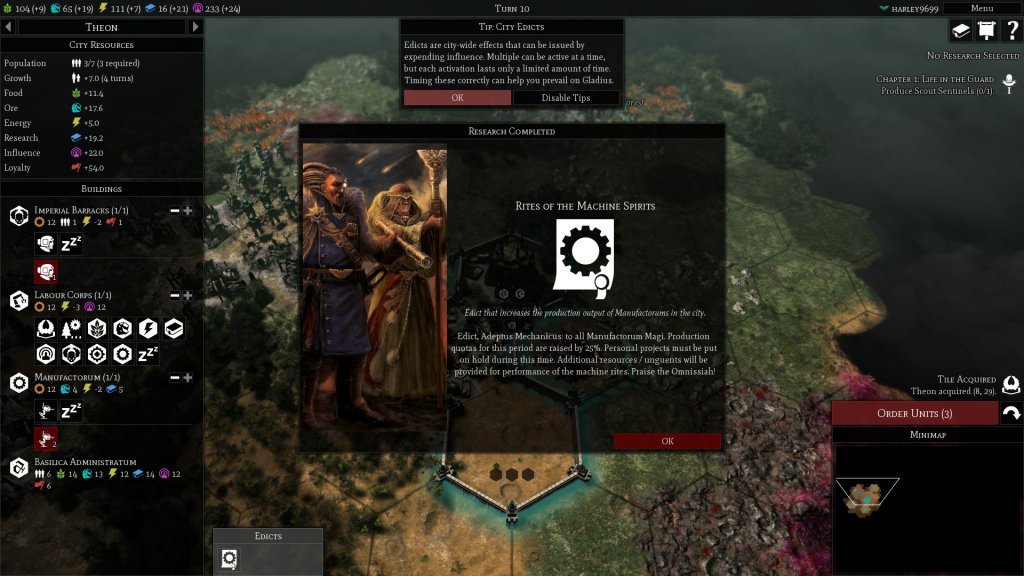
Task: Click the Order Units (3) button
Action: [x=914, y=413]
